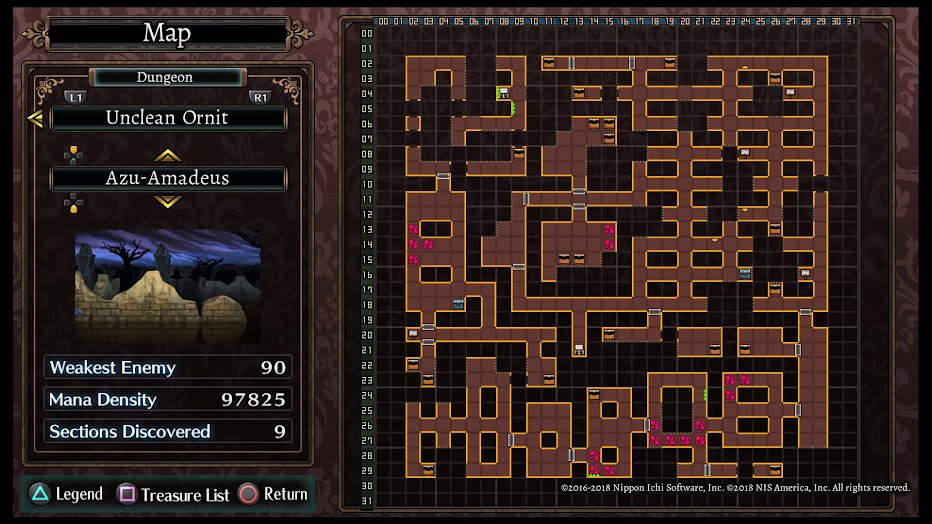The width and height of the screenshot is (932, 524).
Task: Click the up arrow above Azu-Amadeus
Action: click(167, 155)
